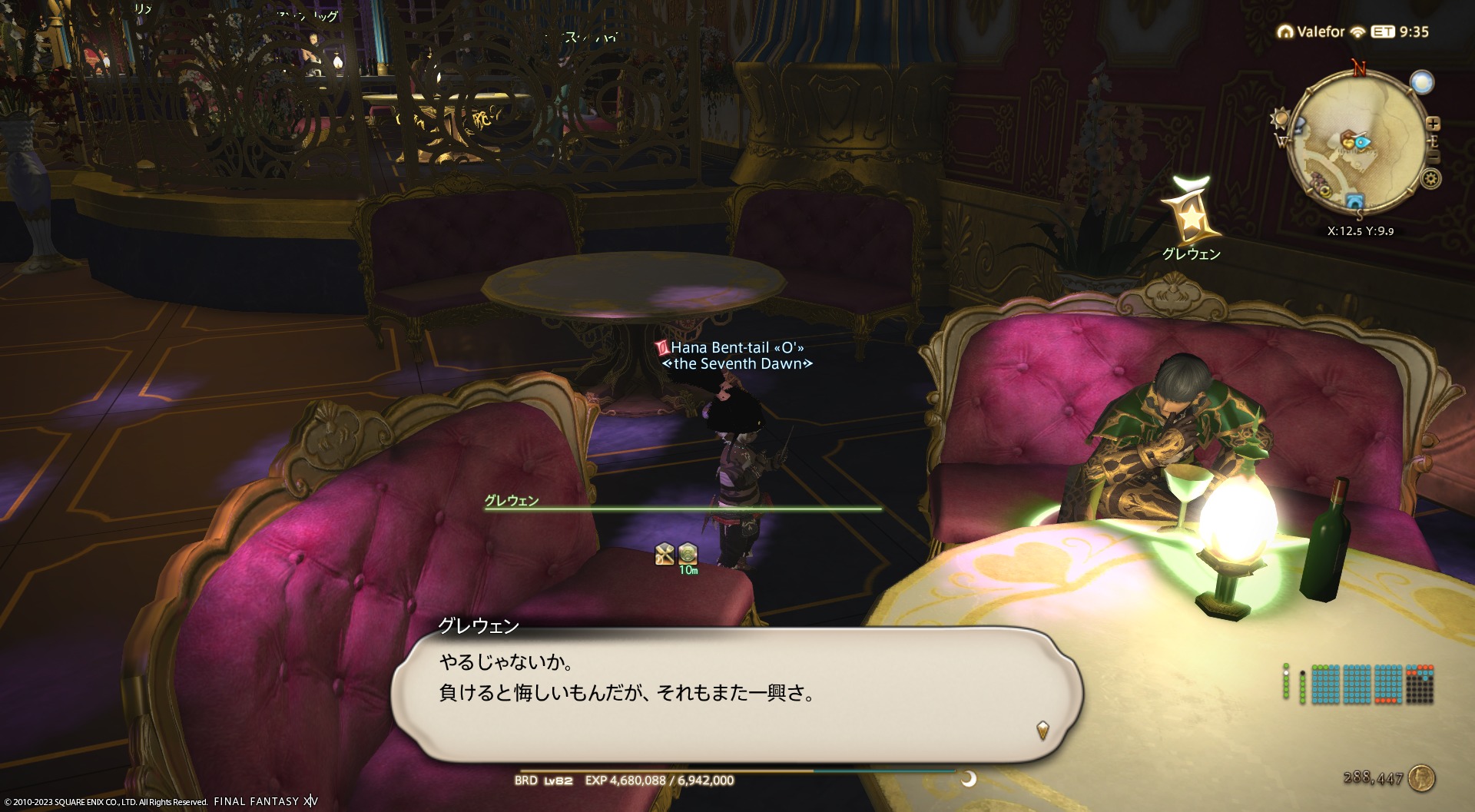Click the dialogue continue arrow indicator

[1042, 729]
